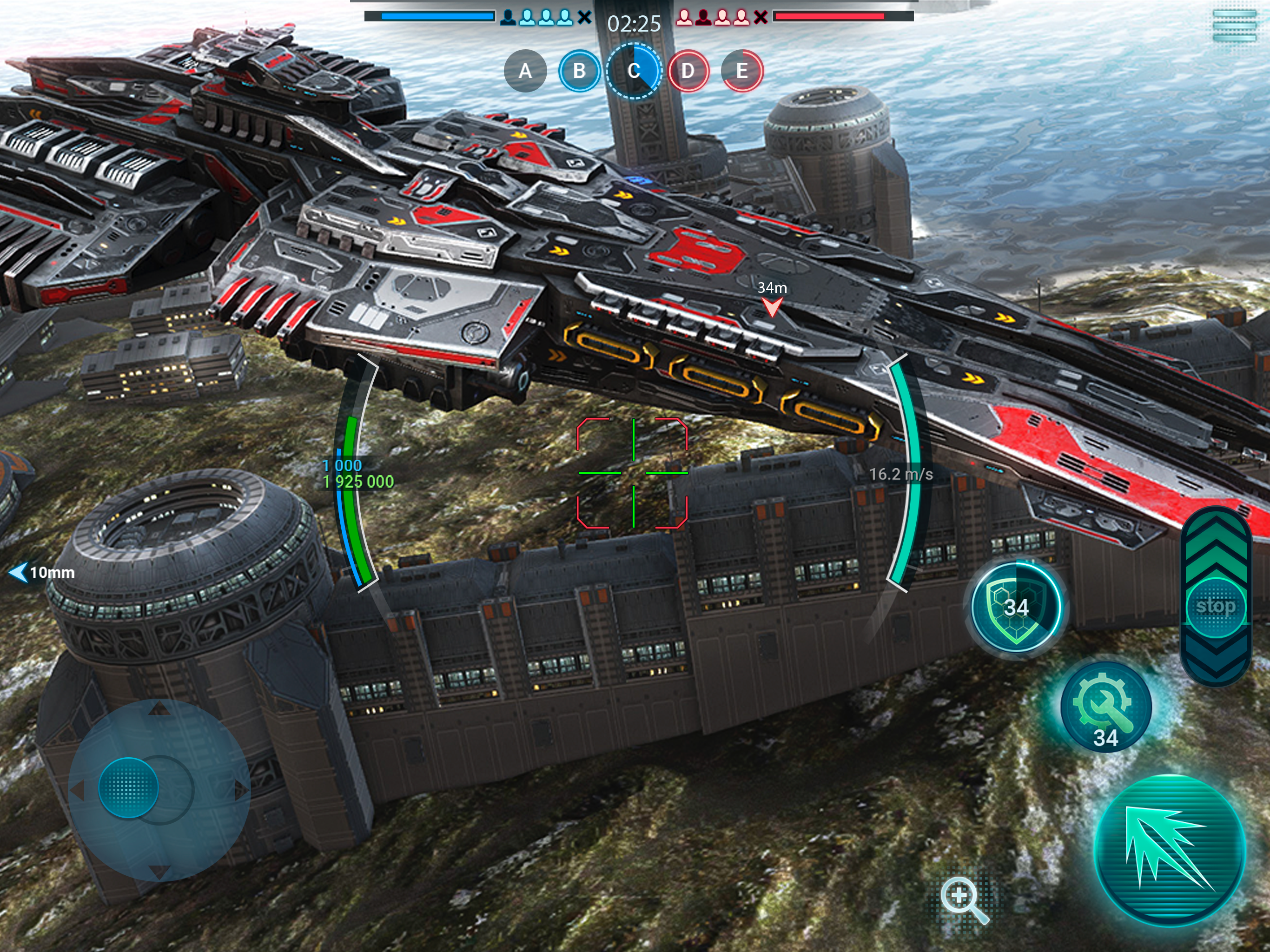Tap the virtual movement joystick knob
Image resolution: width=1270 pixels, height=952 pixels.
[x=129, y=787]
